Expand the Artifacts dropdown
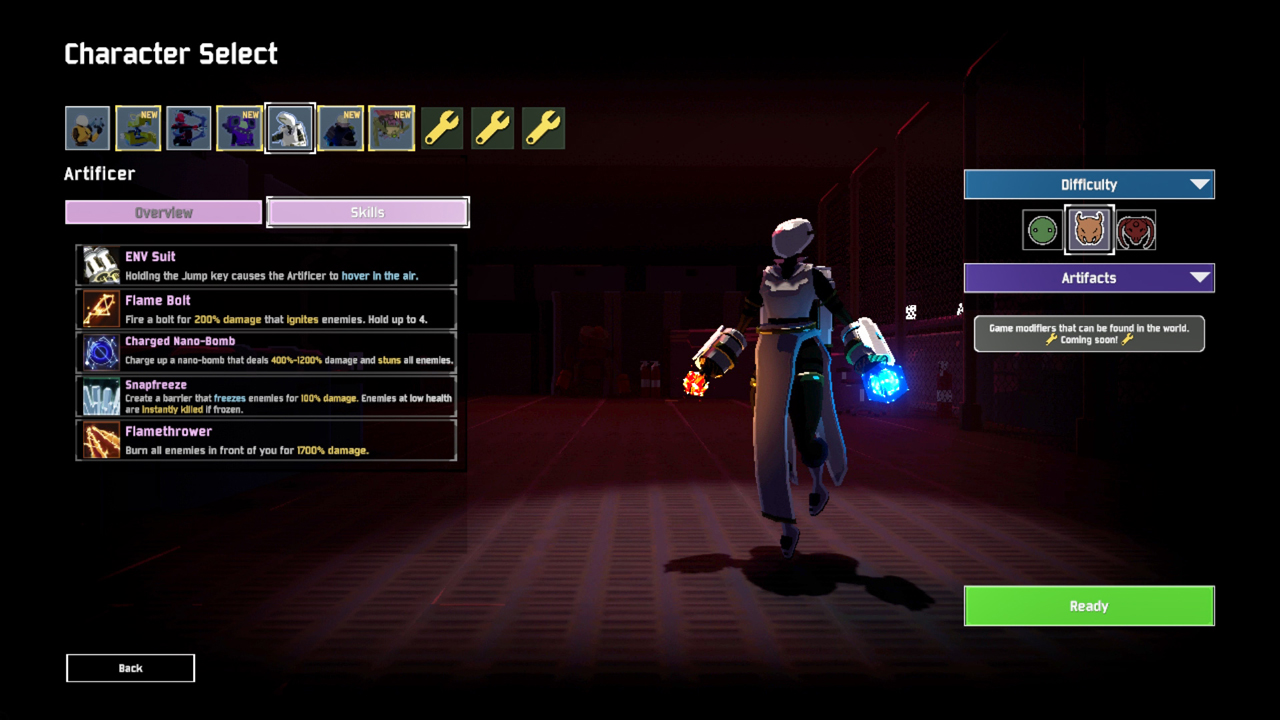The image size is (1280, 720). [x=1089, y=278]
